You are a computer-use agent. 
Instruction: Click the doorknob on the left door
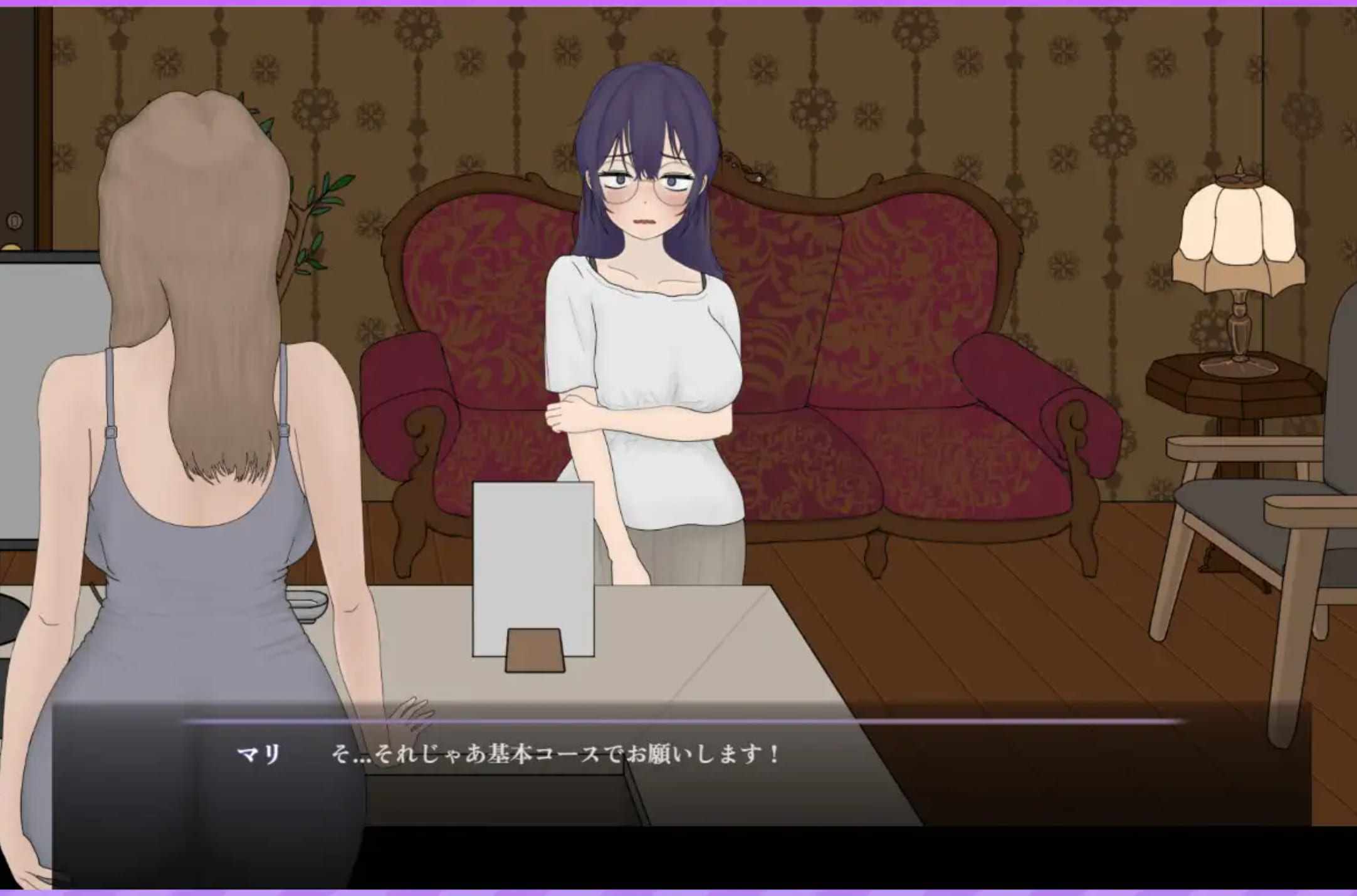point(14,219)
